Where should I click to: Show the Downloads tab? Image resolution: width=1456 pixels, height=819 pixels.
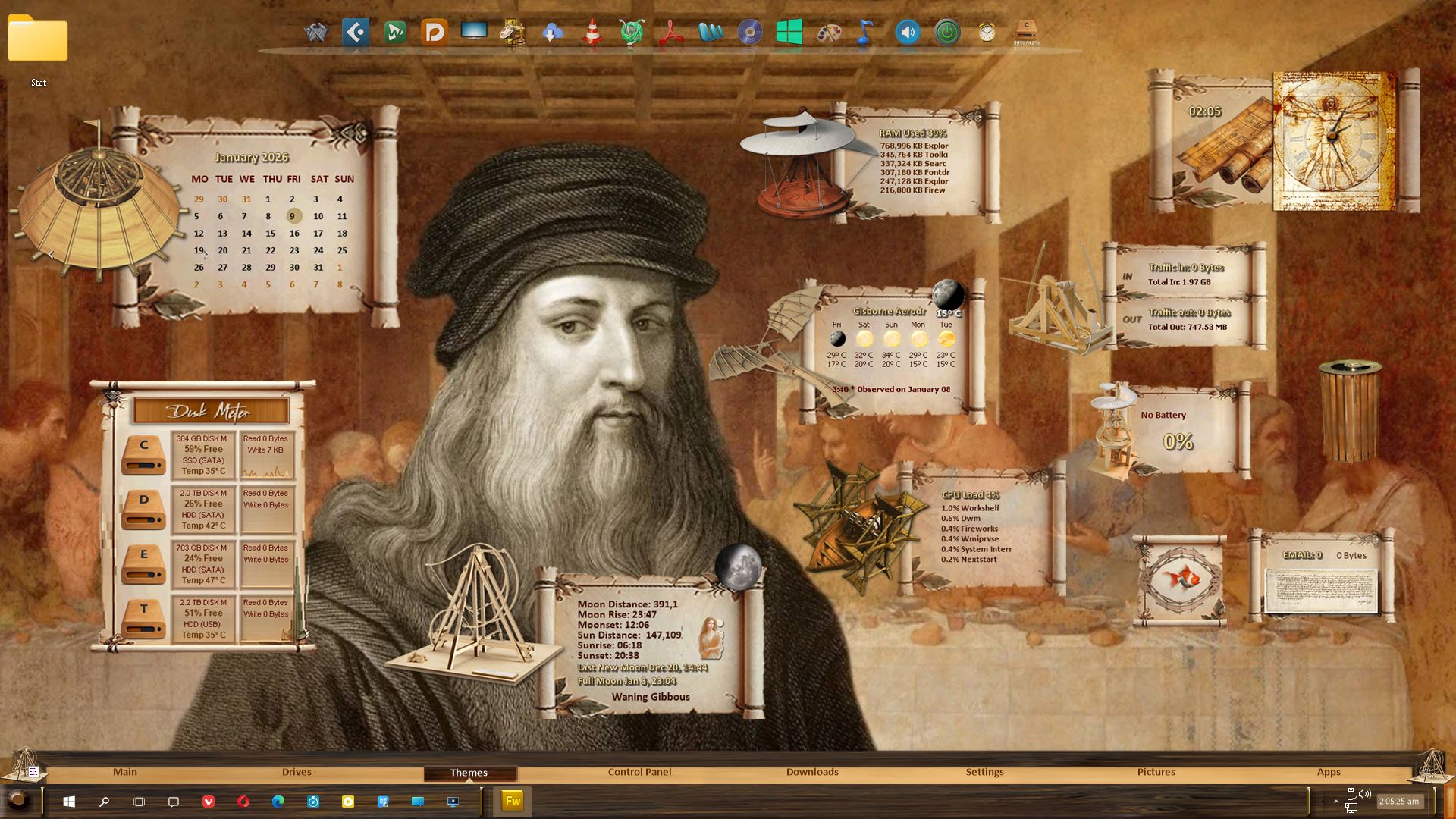tap(812, 772)
